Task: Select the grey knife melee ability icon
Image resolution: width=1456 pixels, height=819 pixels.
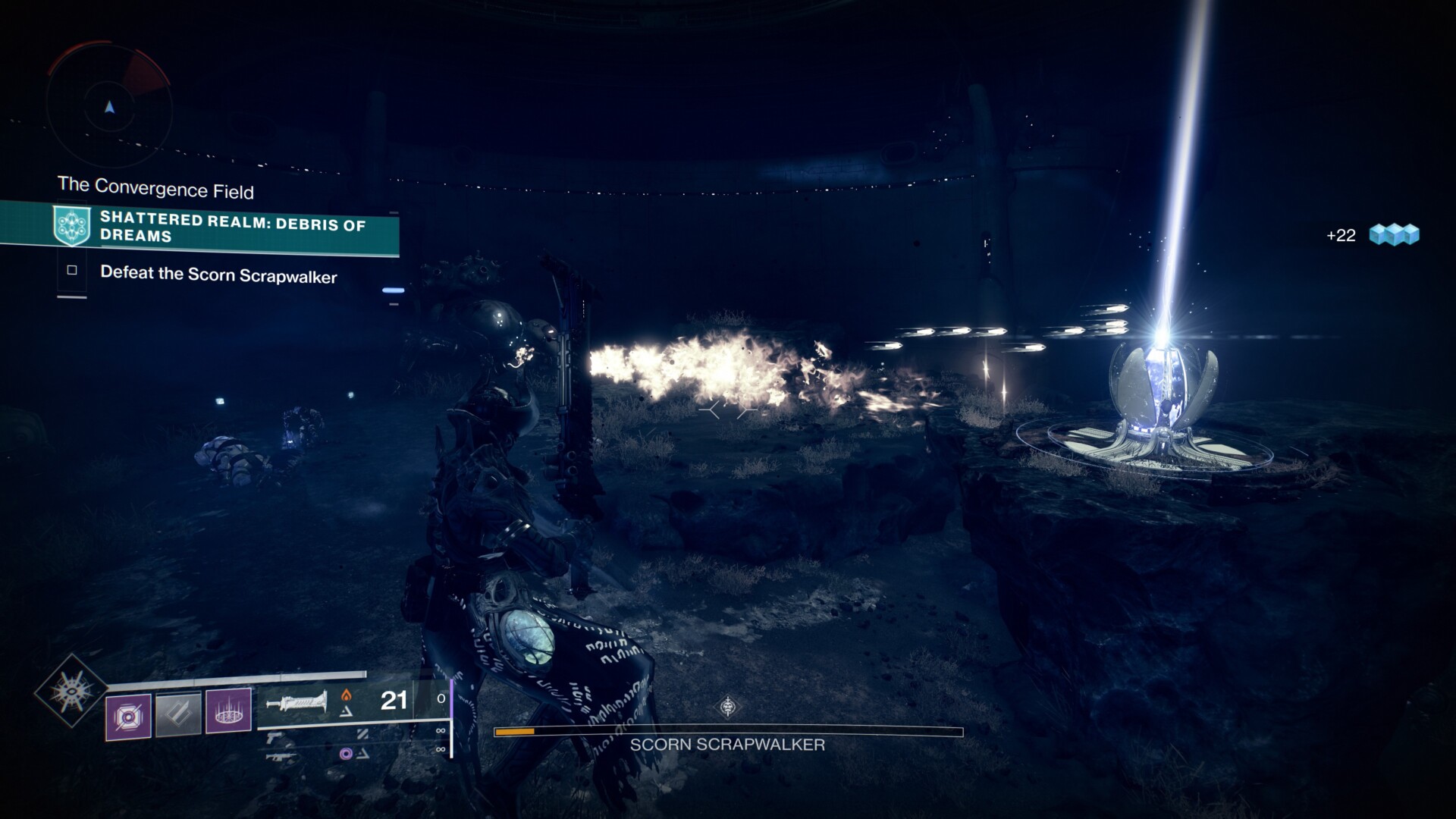Action: coord(178,714)
